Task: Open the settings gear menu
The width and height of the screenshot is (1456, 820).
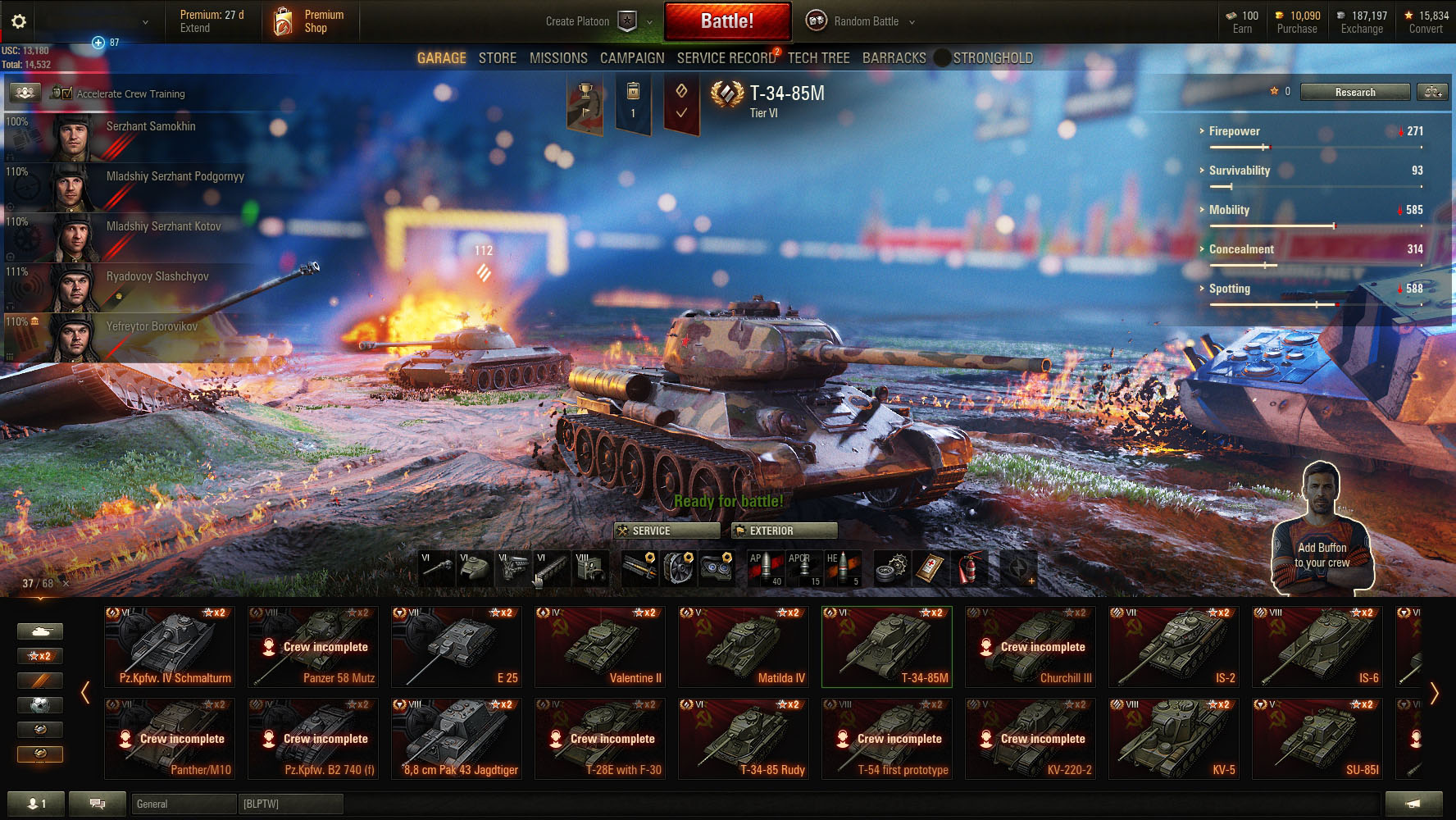Action: point(19,22)
